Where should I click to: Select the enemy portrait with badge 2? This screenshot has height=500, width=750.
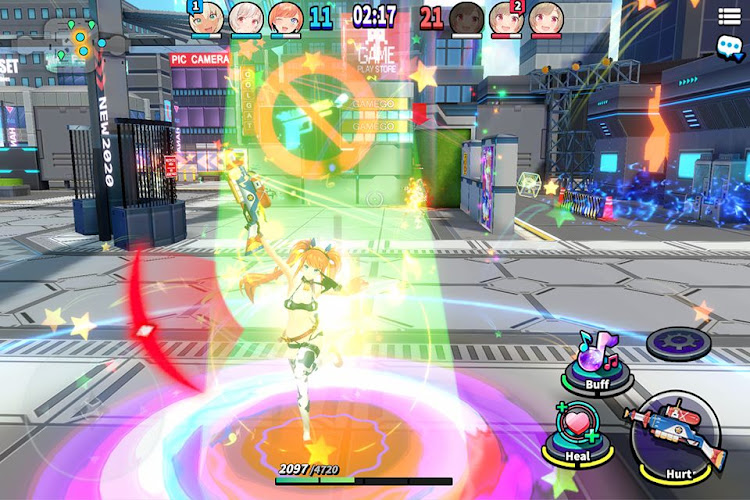pyautogui.click(x=506, y=18)
